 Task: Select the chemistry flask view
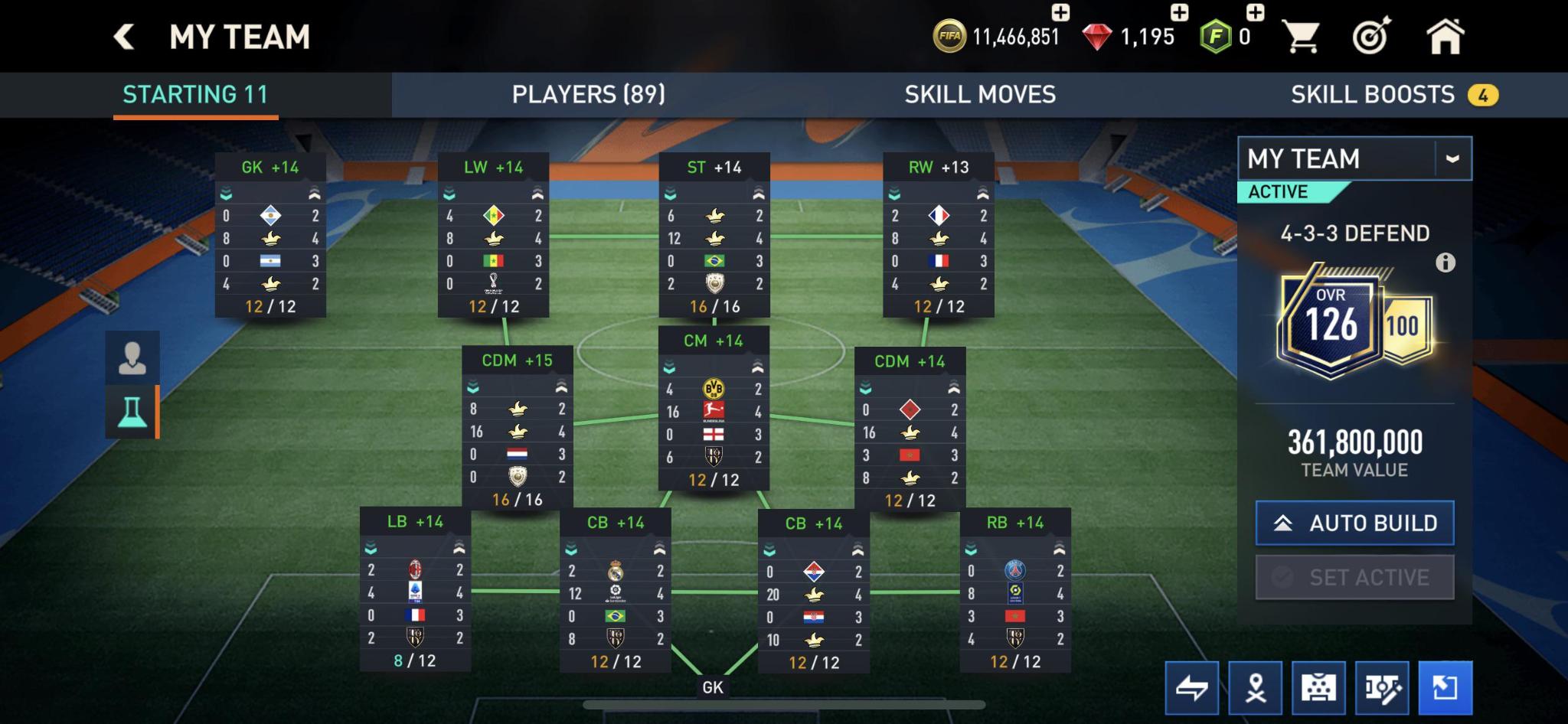click(132, 412)
